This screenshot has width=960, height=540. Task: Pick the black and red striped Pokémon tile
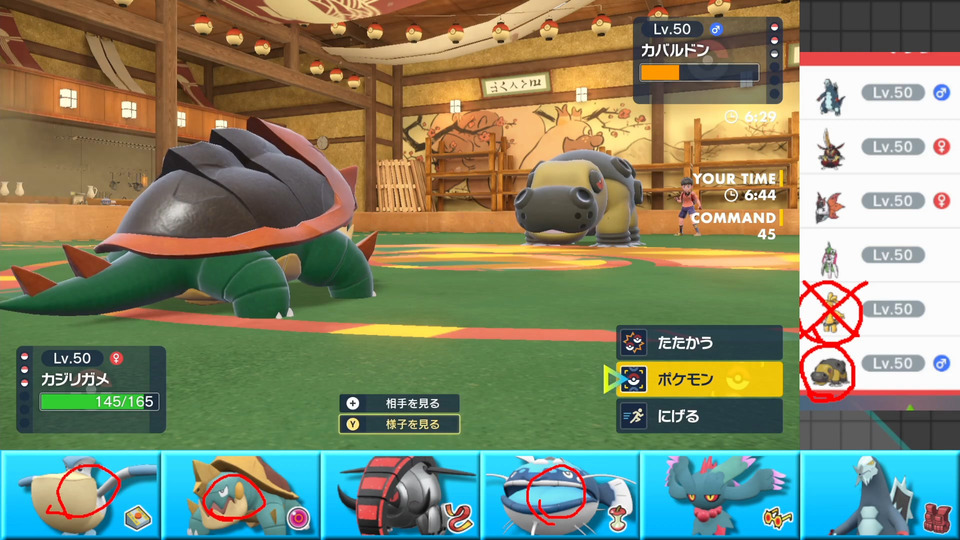pos(400,495)
